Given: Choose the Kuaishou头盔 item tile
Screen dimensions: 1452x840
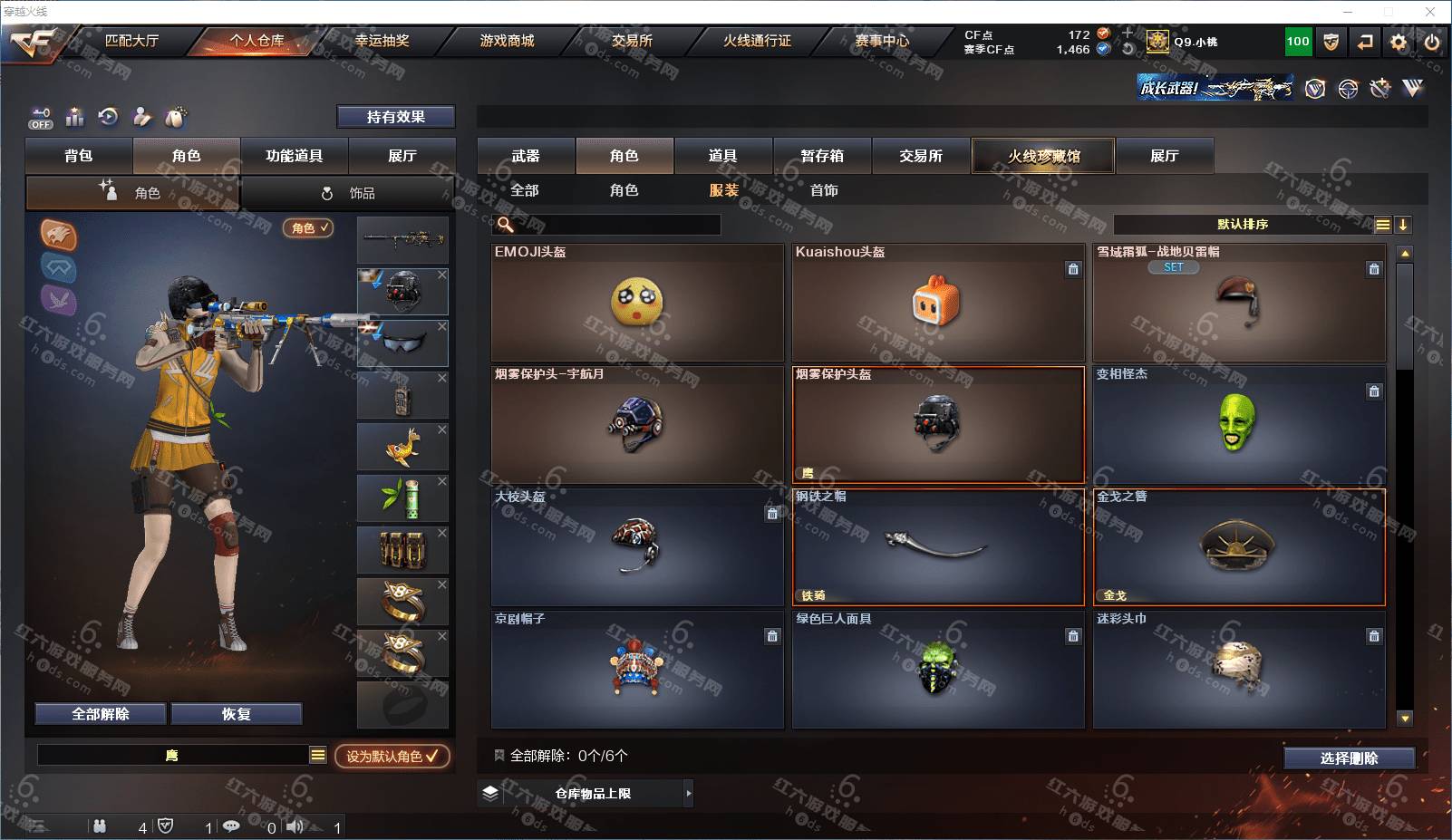Looking at the screenshot, I should click(938, 303).
